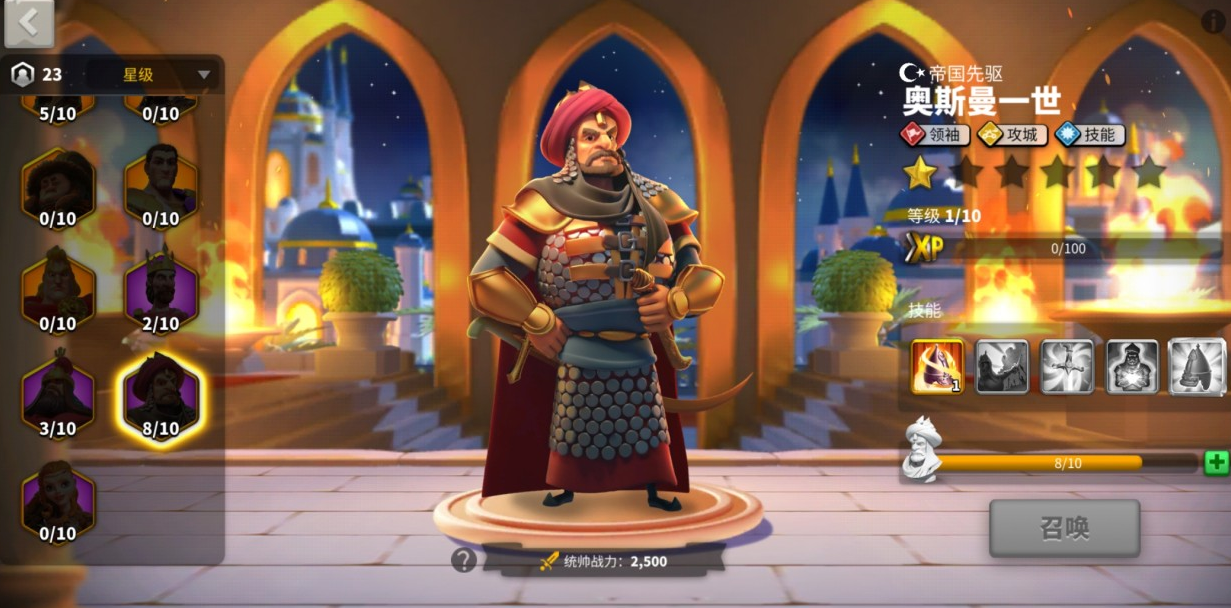The height and width of the screenshot is (608, 1231).
Task: Select the first skill icon with flaming helmet
Action: tap(937, 366)
